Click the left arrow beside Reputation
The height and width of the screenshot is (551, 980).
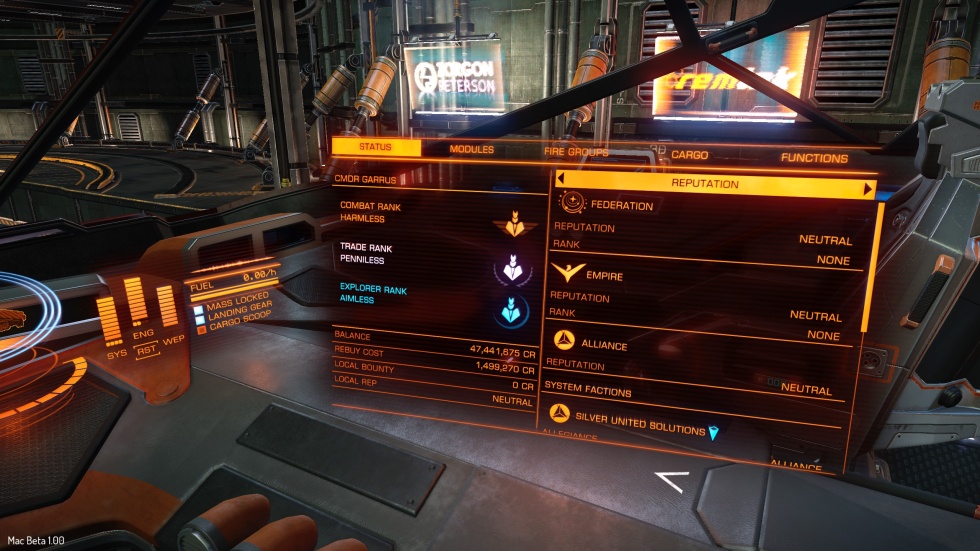point(561,179)
